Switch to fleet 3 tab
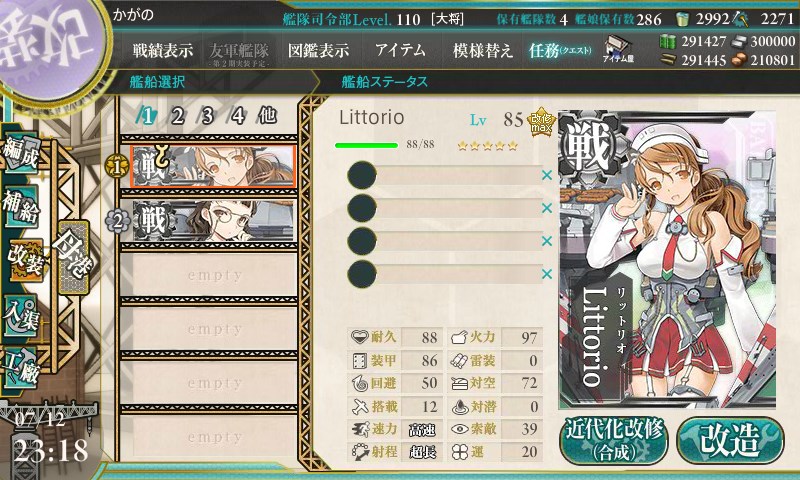Viewport: 800px width, 480px height. coord(207,115)
